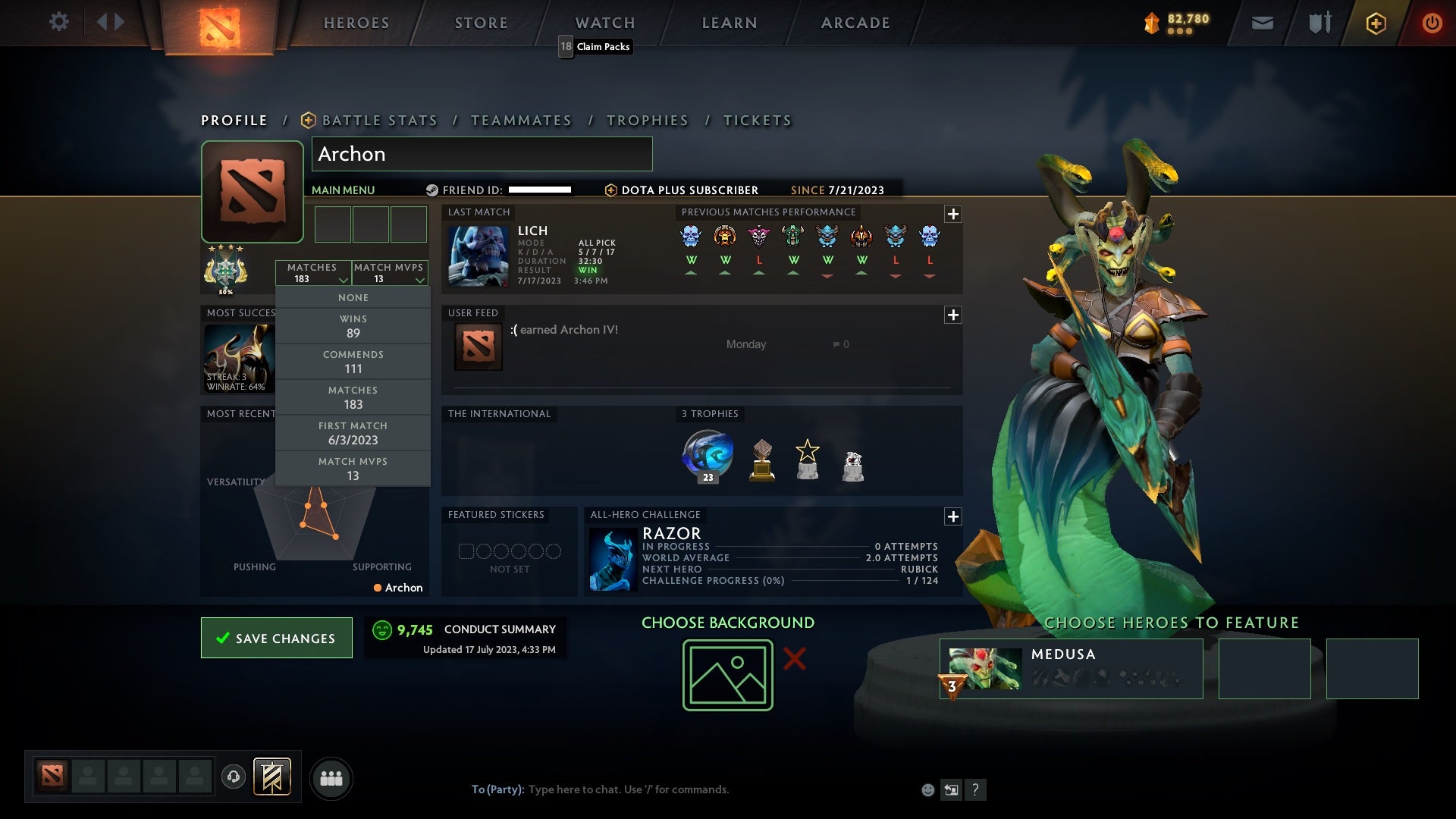Viewport: 1456px width, 819px height.
Task: Expand the All-Hero Challenge panel
Action: pyautogui.click(x=952, y=517)
